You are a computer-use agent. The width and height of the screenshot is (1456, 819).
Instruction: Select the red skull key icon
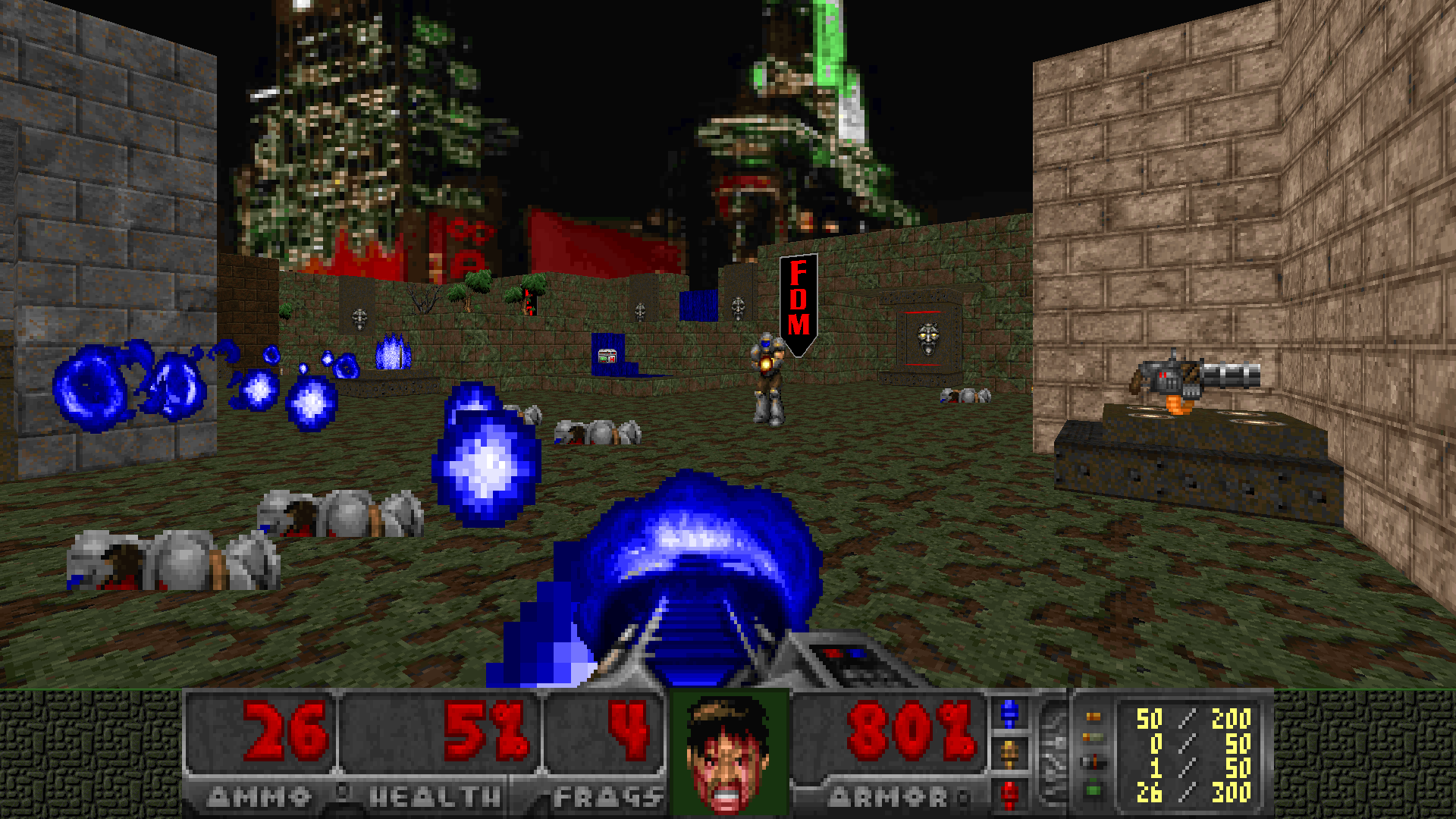point(1009,794)
